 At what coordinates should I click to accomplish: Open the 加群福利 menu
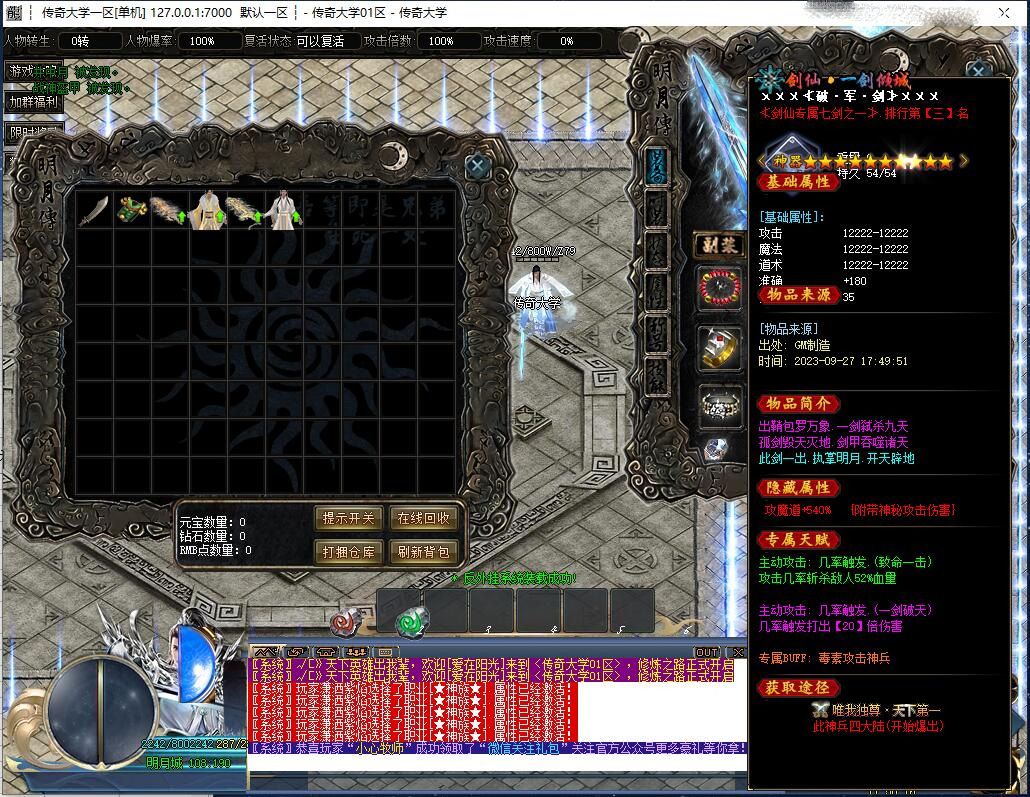click(x=34, y=101)
